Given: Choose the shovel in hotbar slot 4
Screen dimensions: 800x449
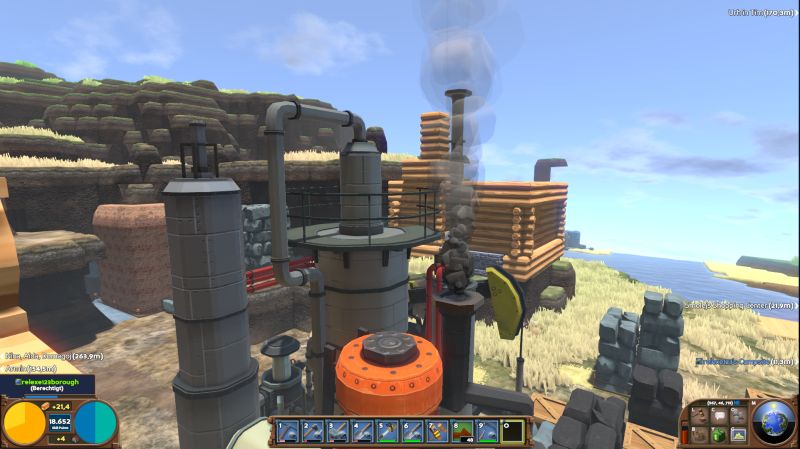Looking at the screenshot, I should click(x=362, y=432).
